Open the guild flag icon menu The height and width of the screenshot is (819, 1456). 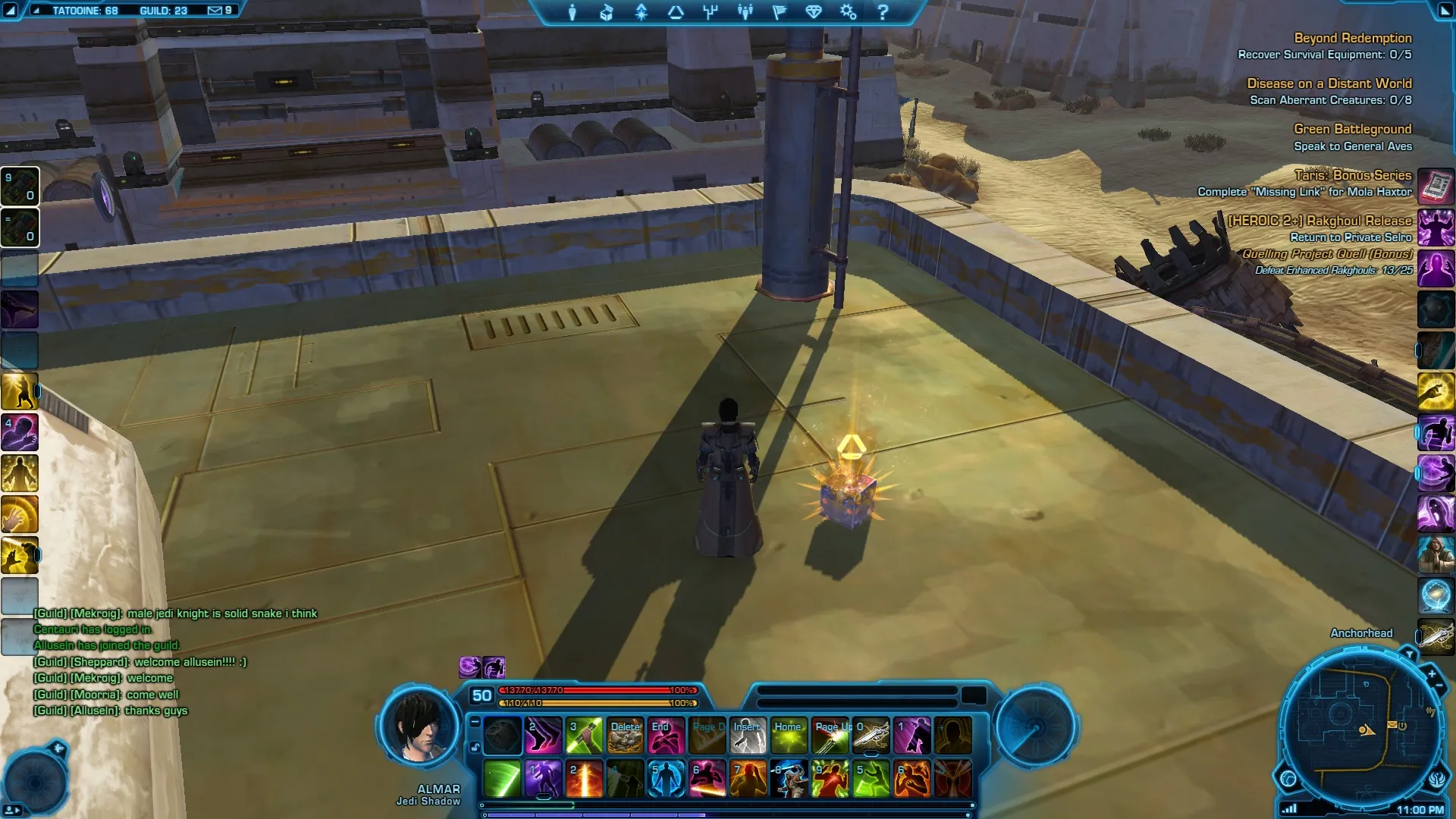780,12
